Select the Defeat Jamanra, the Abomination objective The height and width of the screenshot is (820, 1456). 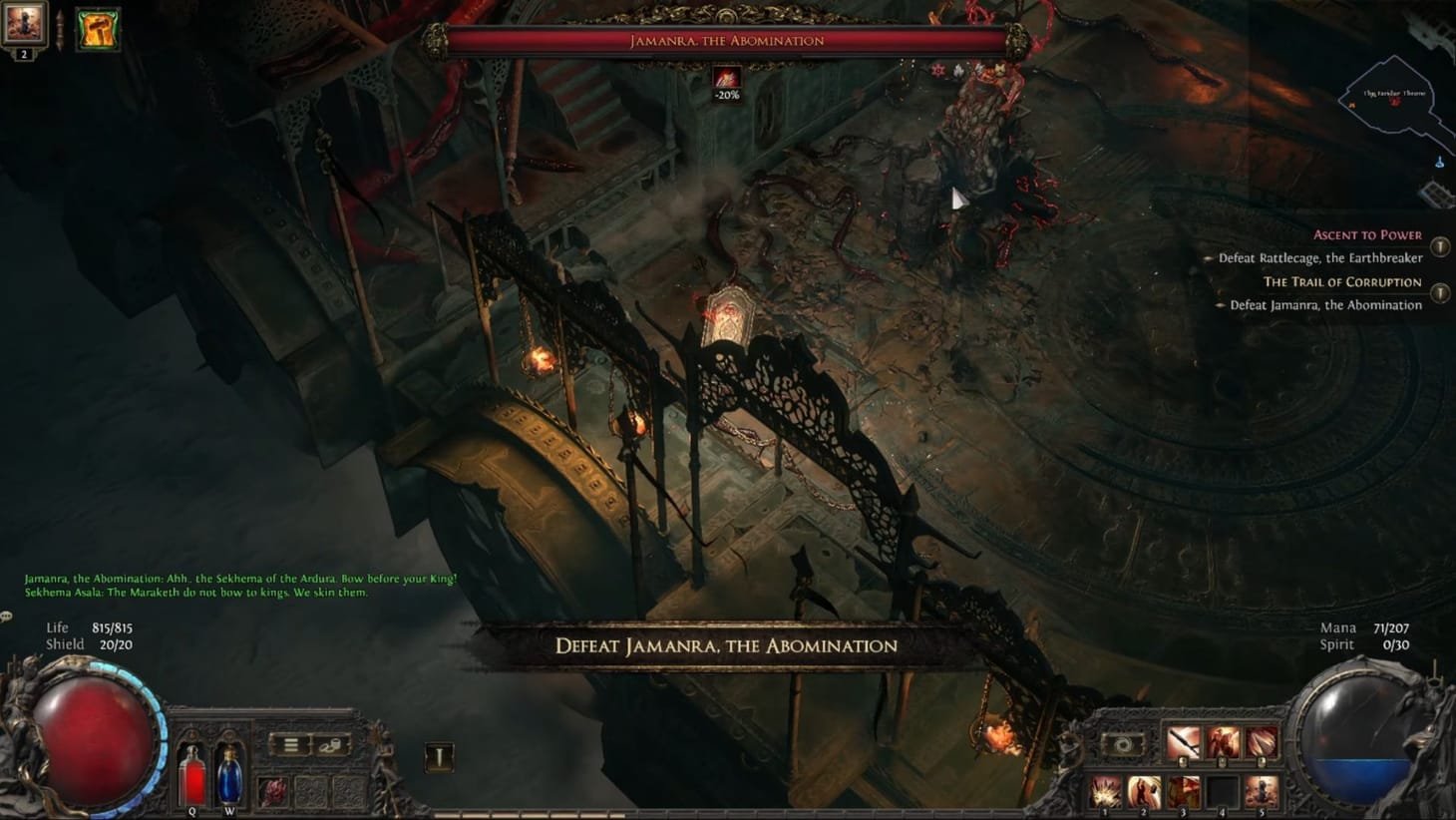point(1326,304)
